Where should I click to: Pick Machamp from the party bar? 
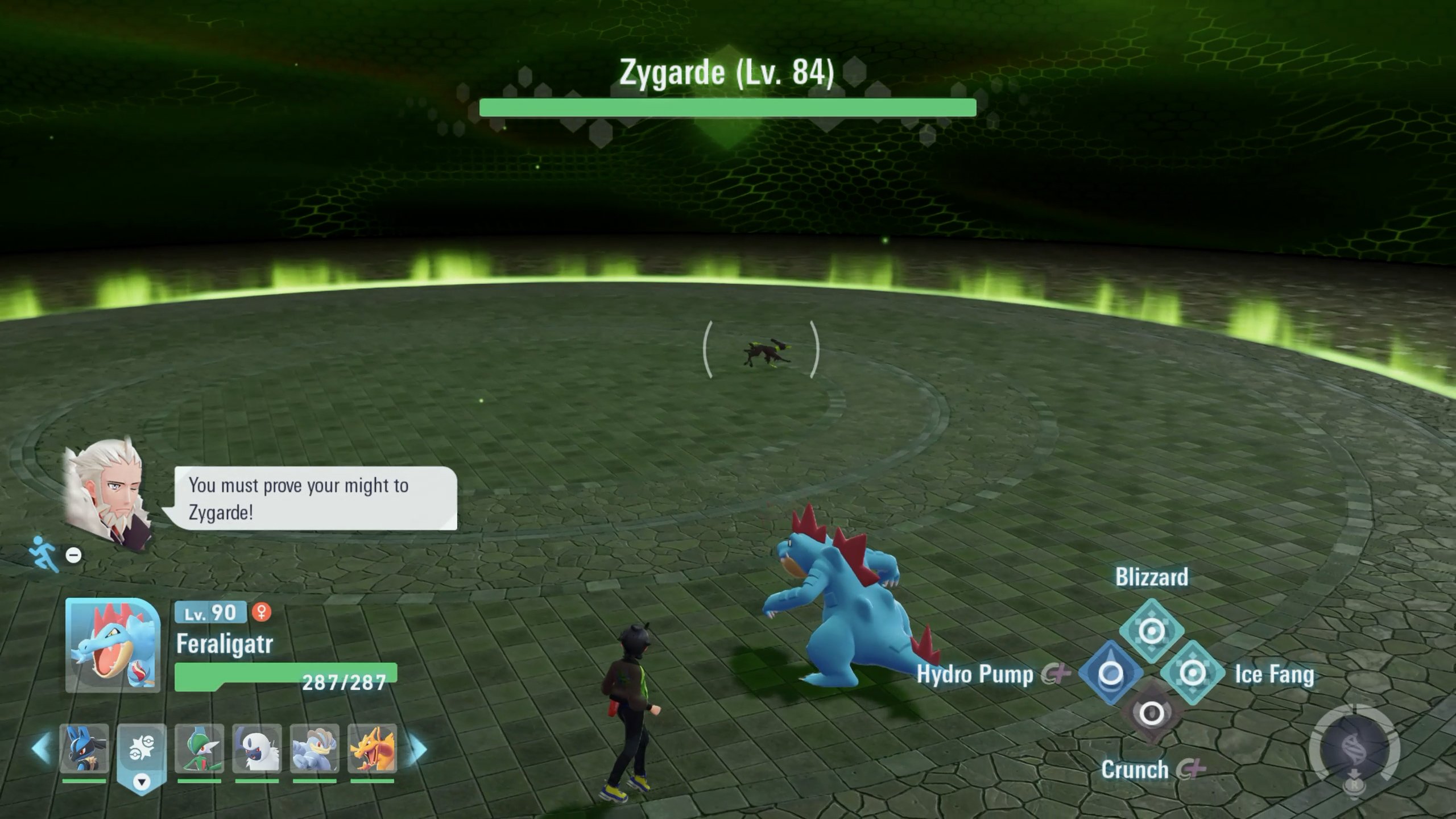pyautogui.click(x=315, y=748)
